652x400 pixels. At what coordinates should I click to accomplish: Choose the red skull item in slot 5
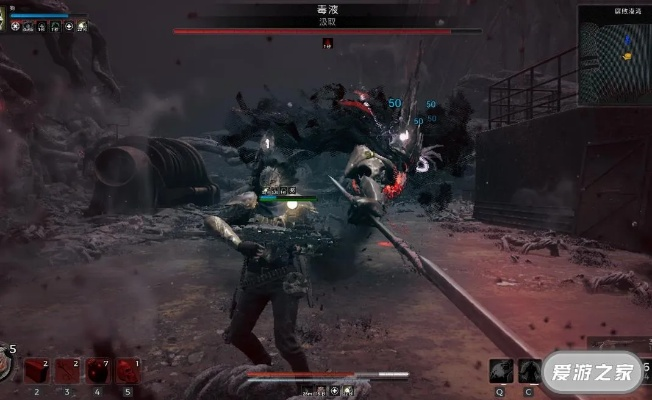point(127,371)
